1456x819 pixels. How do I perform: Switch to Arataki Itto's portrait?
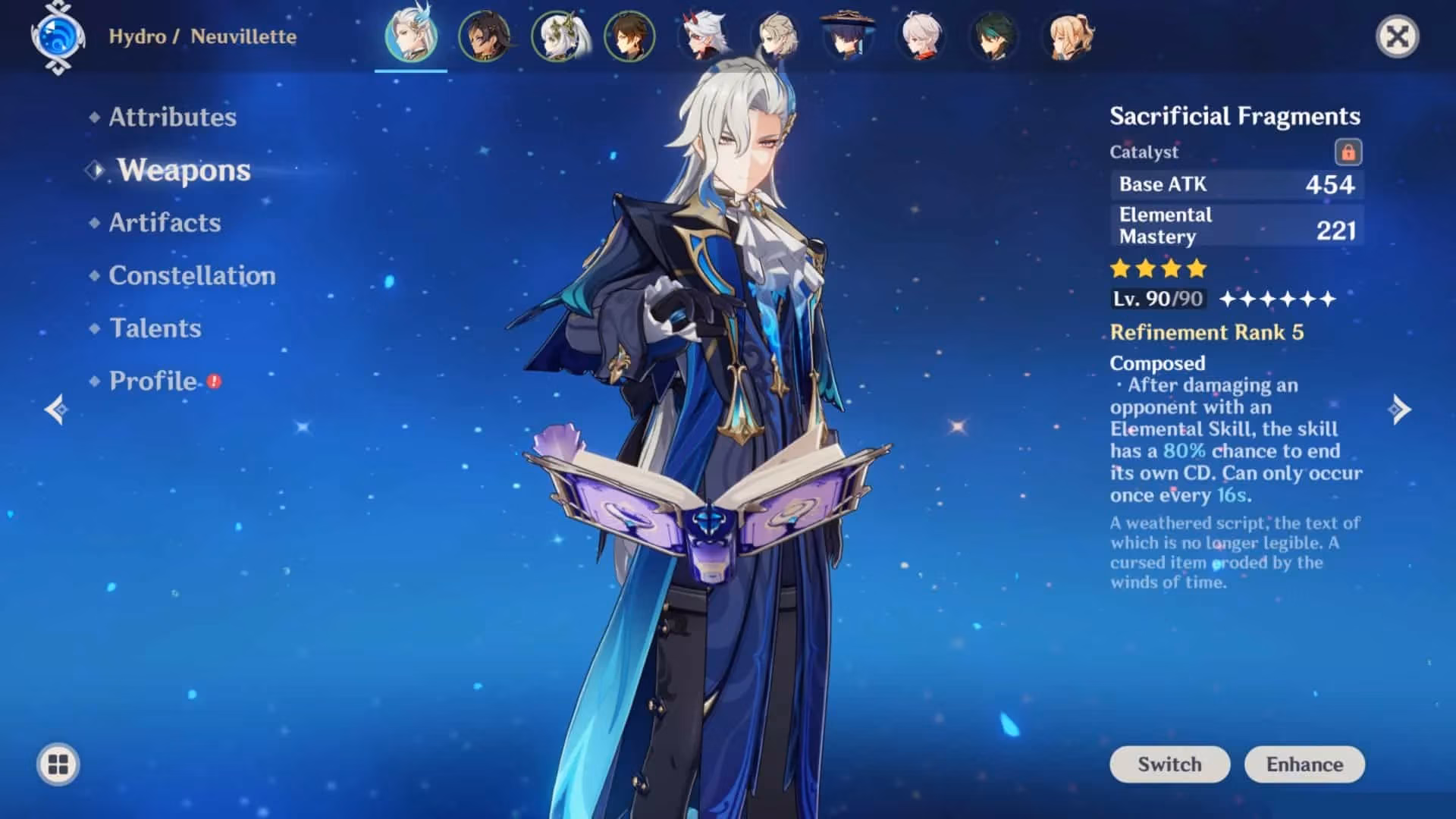click(x=703, y=36)
